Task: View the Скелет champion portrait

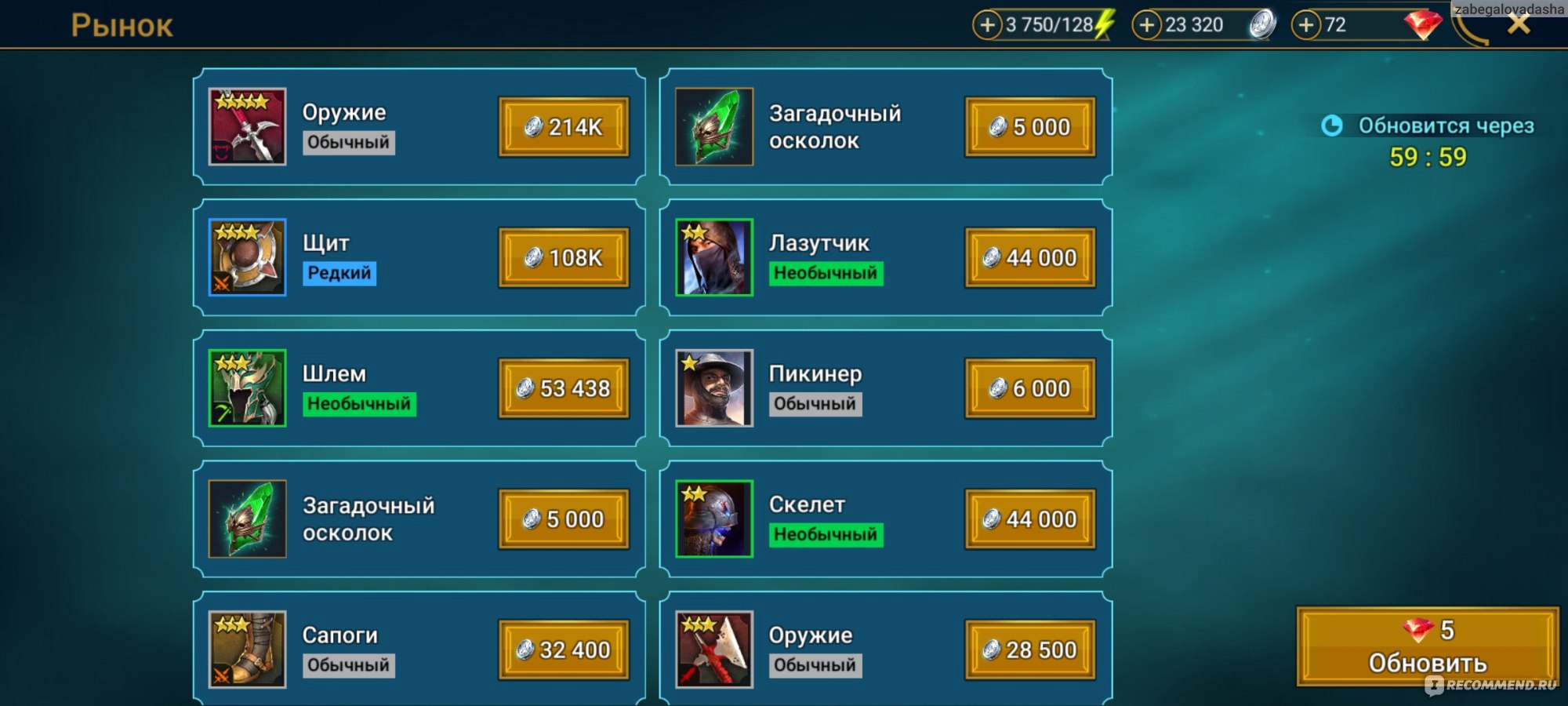Action: [714, 519]
